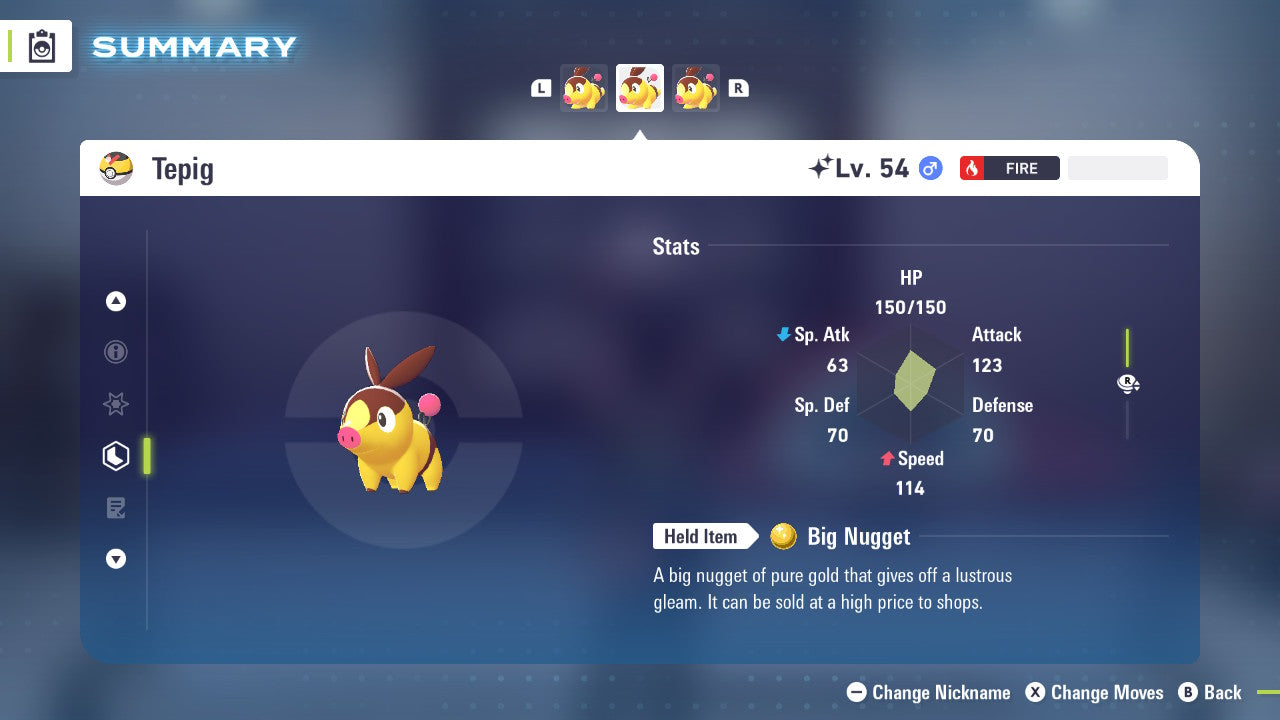Select the moves list page icon
1280x720 pixels.
115,508
